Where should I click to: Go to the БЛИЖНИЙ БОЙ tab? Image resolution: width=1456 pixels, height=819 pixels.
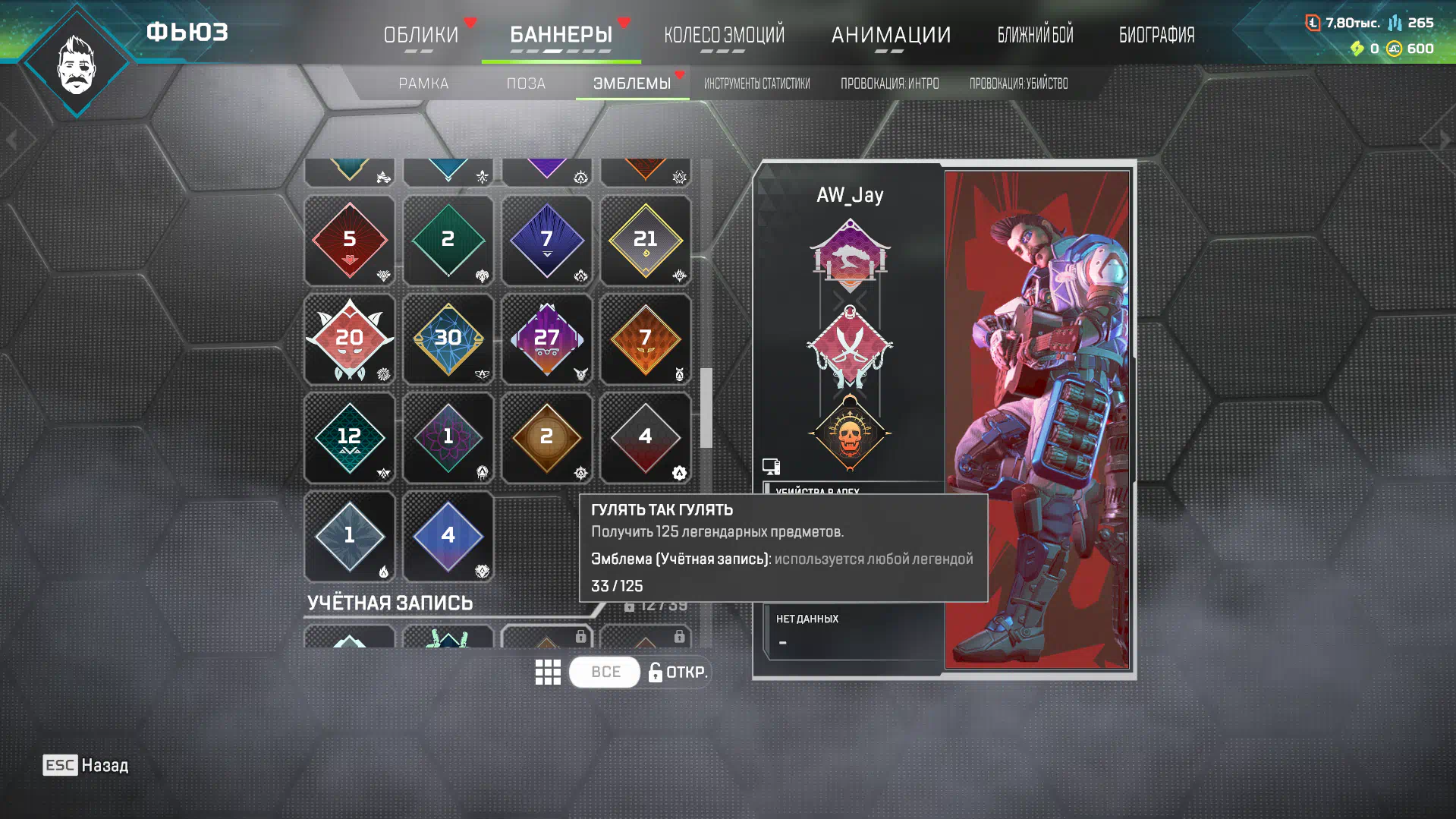tap(1035, 35)
